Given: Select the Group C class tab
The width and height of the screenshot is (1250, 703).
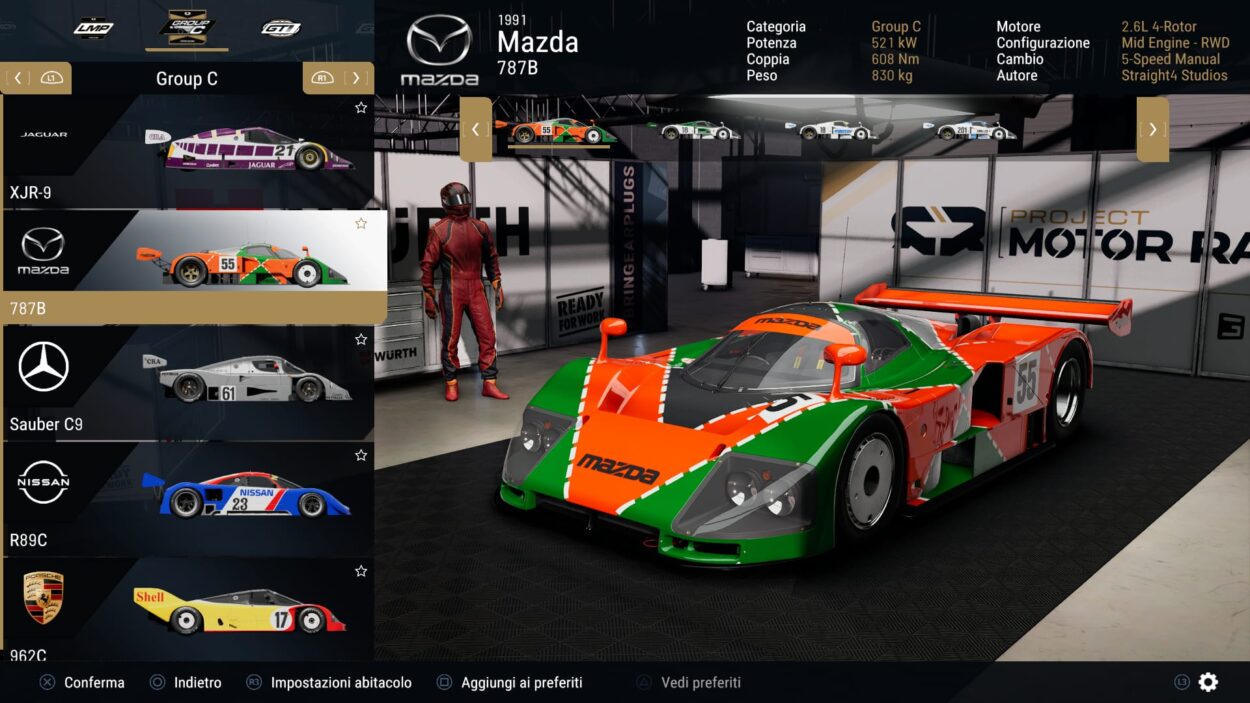Looking at the screenshot, I should coord(187,26).
